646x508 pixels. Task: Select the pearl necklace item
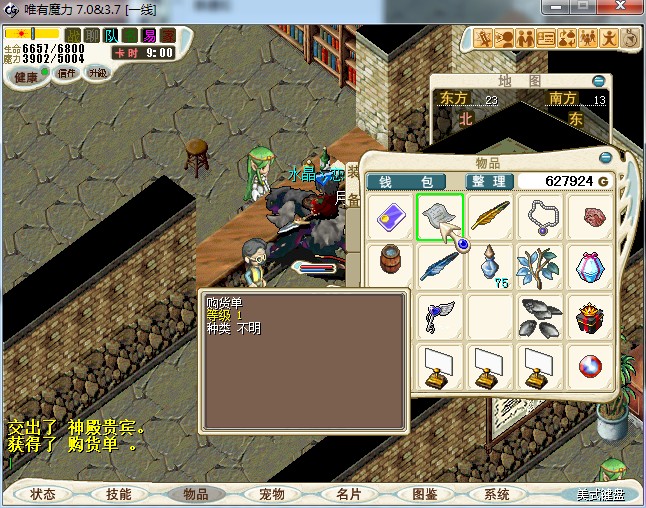click(541, 217)
